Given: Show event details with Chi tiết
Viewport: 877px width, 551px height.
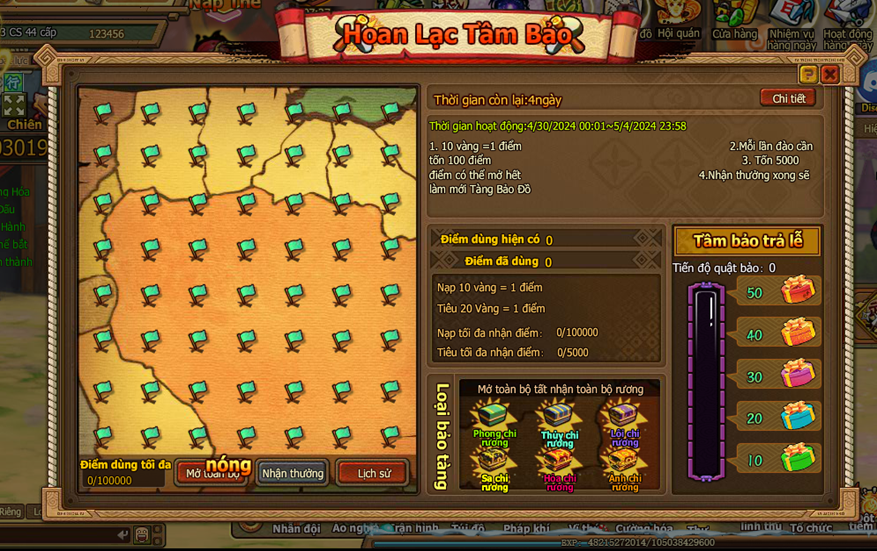Looking at the screenshot, I should click(787, 98).
